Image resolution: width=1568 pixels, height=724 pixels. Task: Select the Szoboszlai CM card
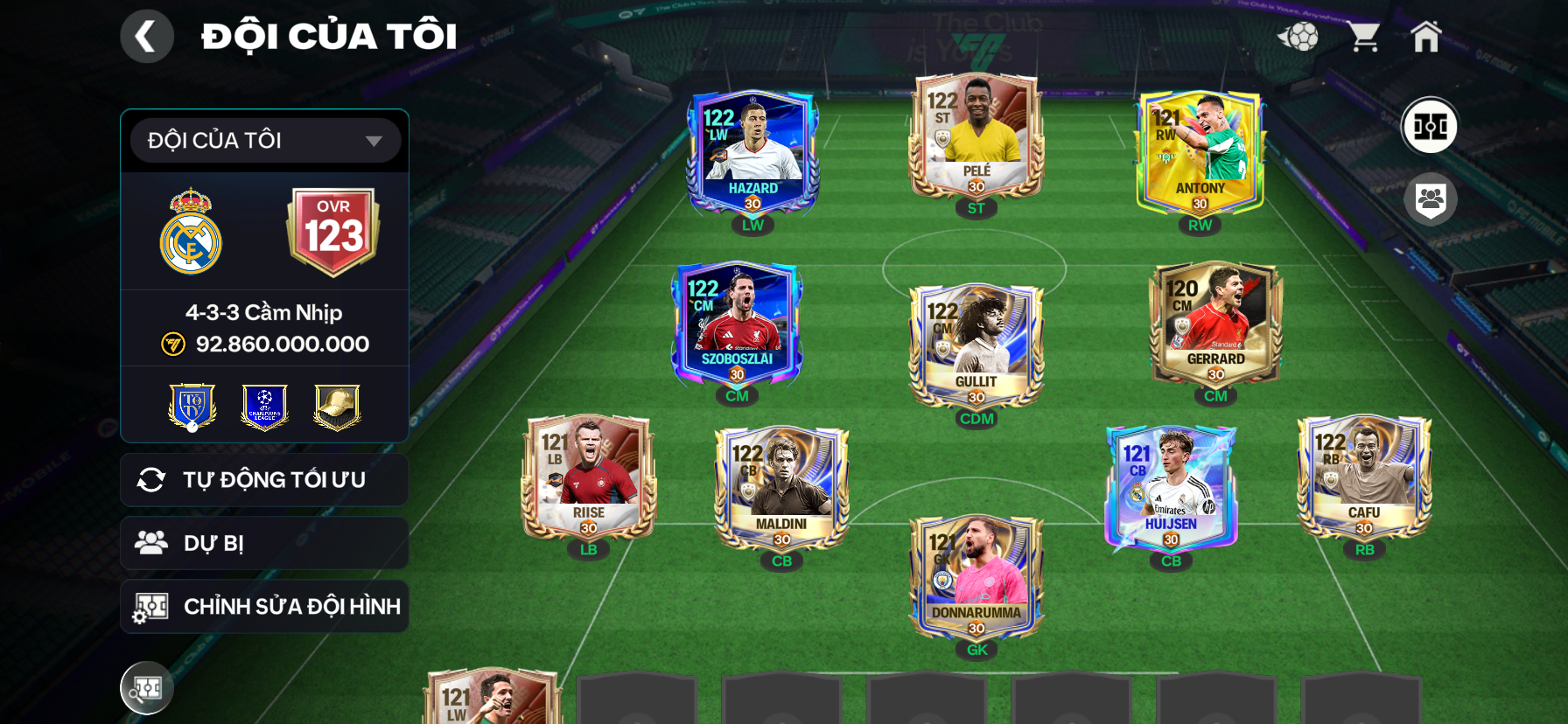[x=737, y=325]
